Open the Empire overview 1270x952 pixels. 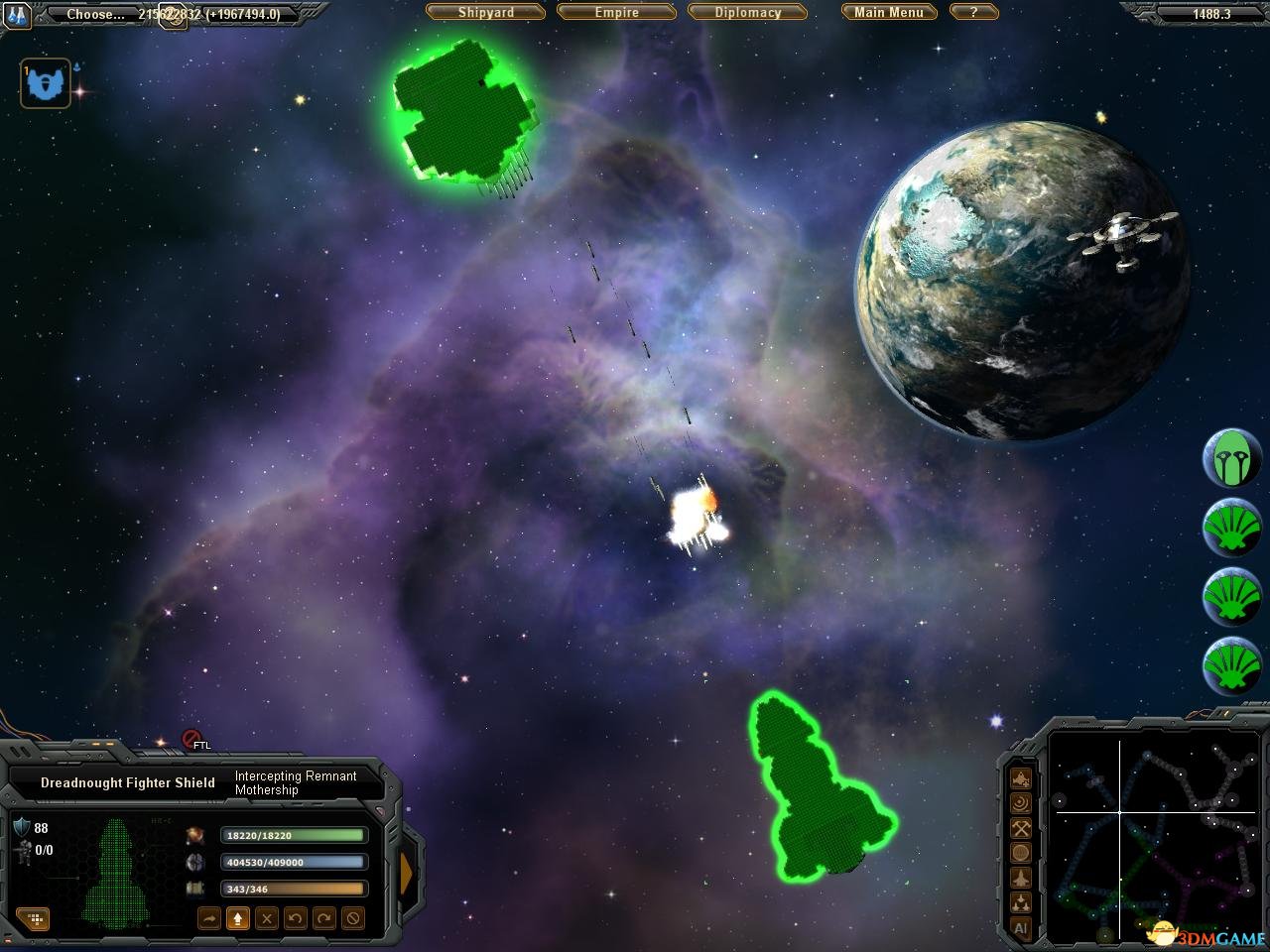coord(616,13)
